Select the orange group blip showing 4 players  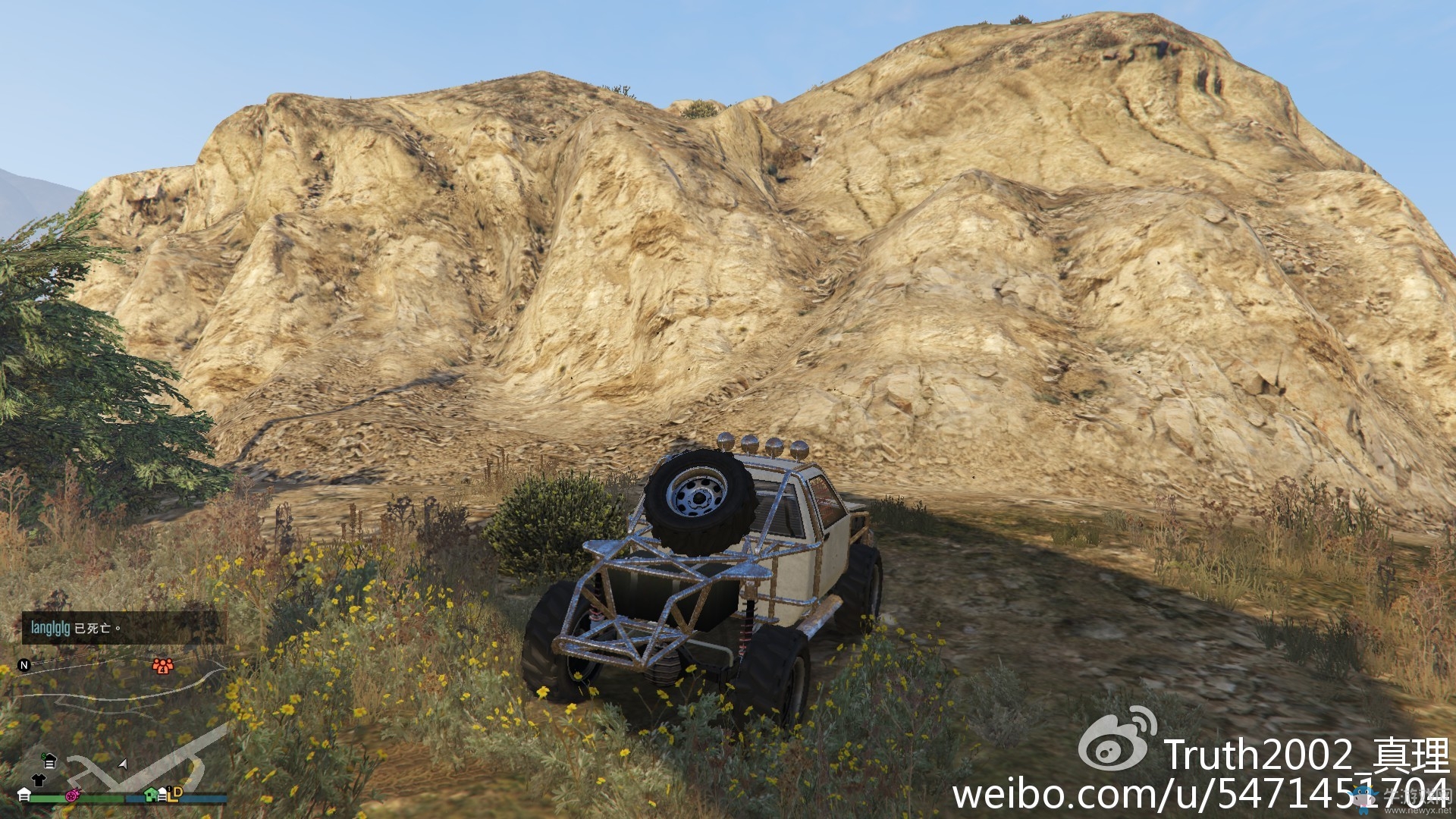(163, 666)
